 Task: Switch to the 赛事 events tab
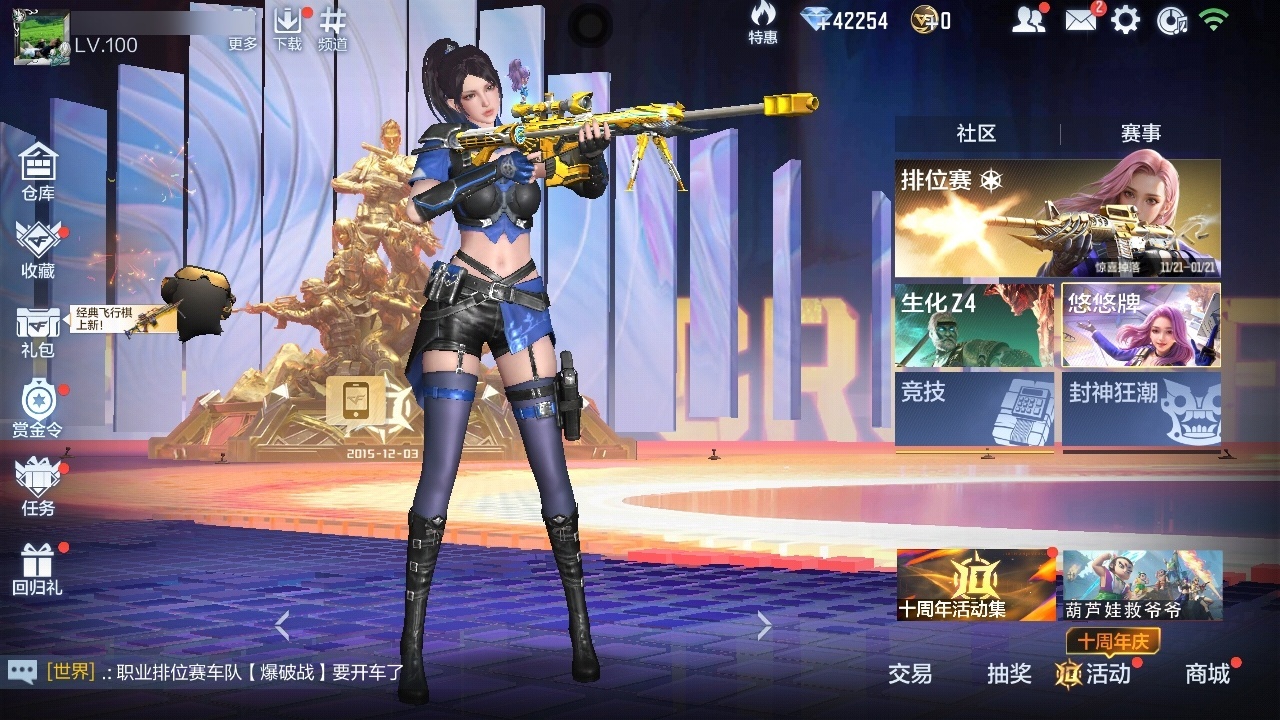[x=1140, y=133]
